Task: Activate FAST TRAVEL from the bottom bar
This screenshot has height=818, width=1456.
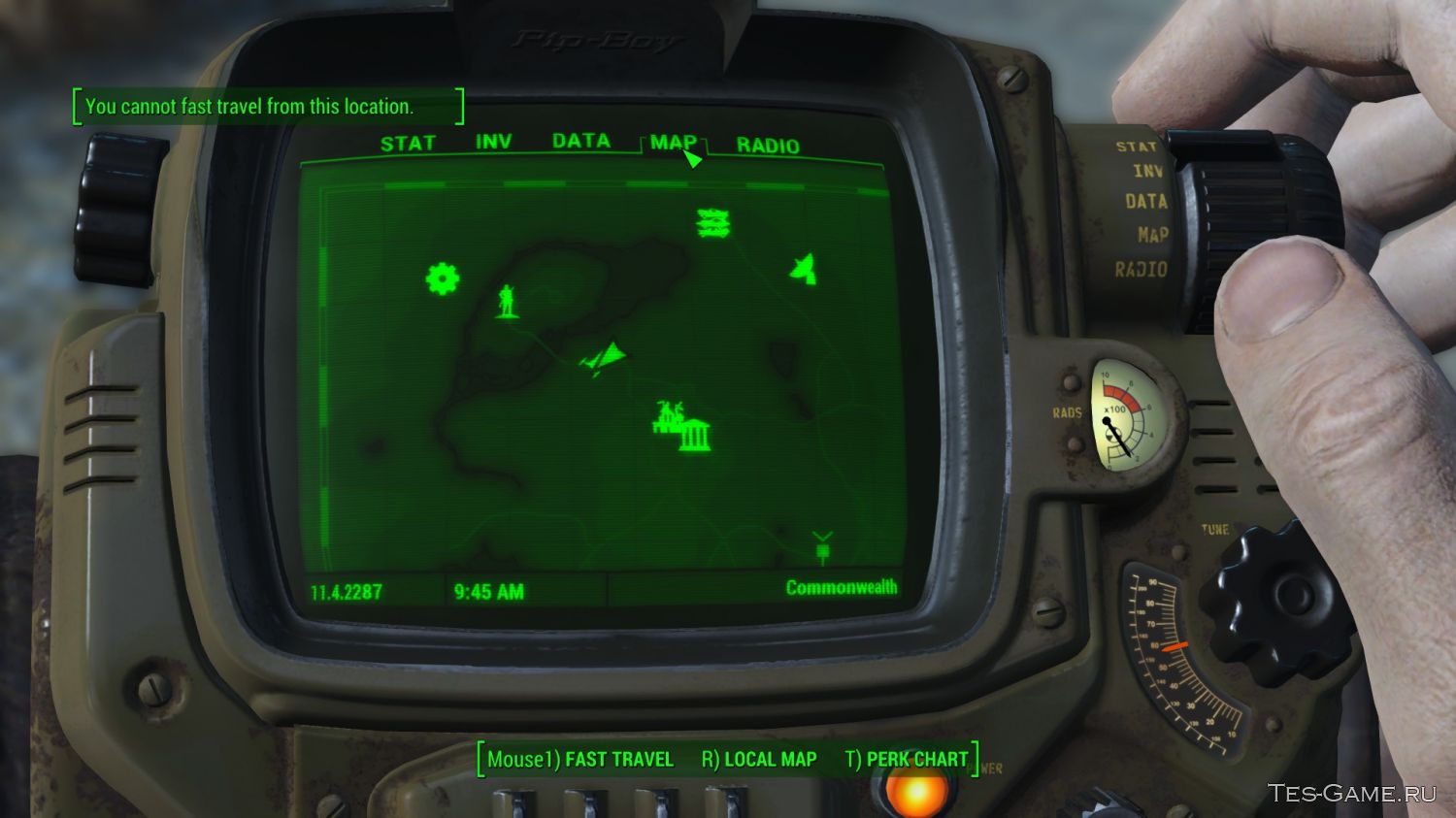Action: point(618,758)
